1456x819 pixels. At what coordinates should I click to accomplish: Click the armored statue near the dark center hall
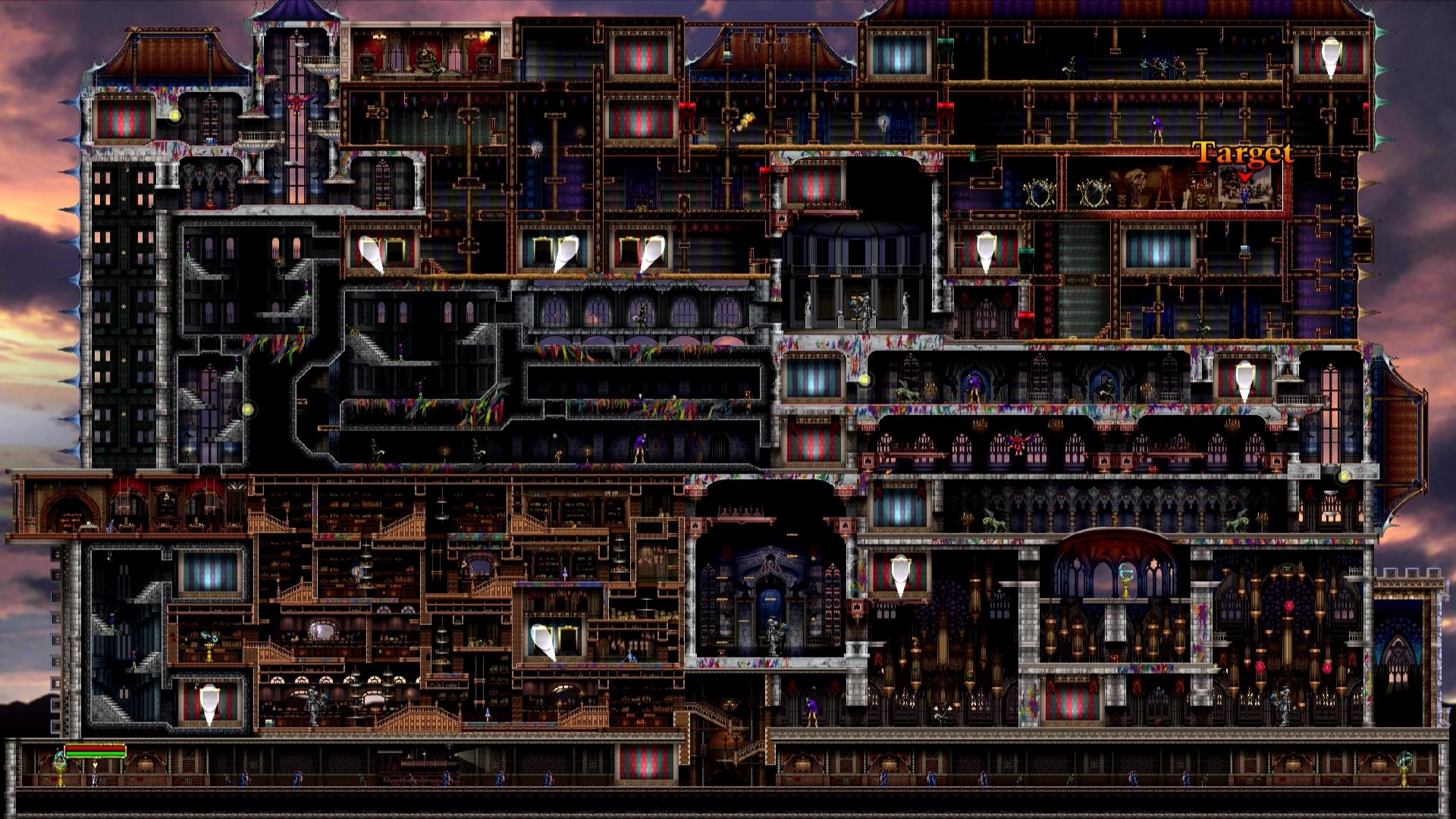pos(864,311)
